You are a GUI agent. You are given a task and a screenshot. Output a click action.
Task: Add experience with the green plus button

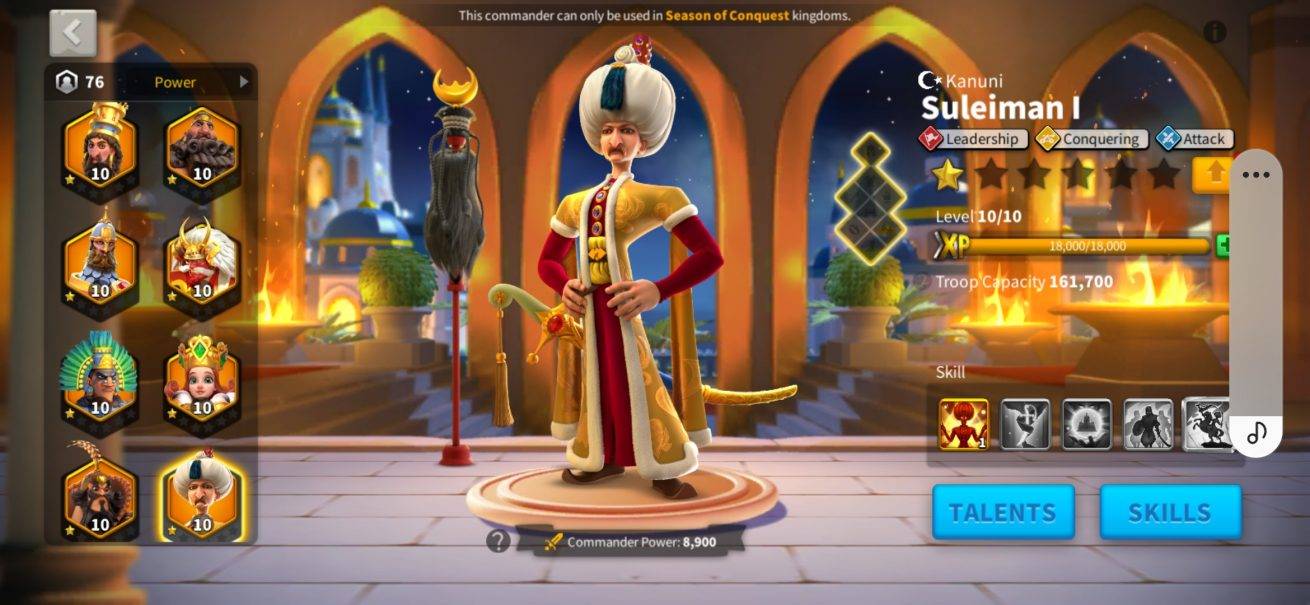pyautogui.click(x=1222, y=246)
